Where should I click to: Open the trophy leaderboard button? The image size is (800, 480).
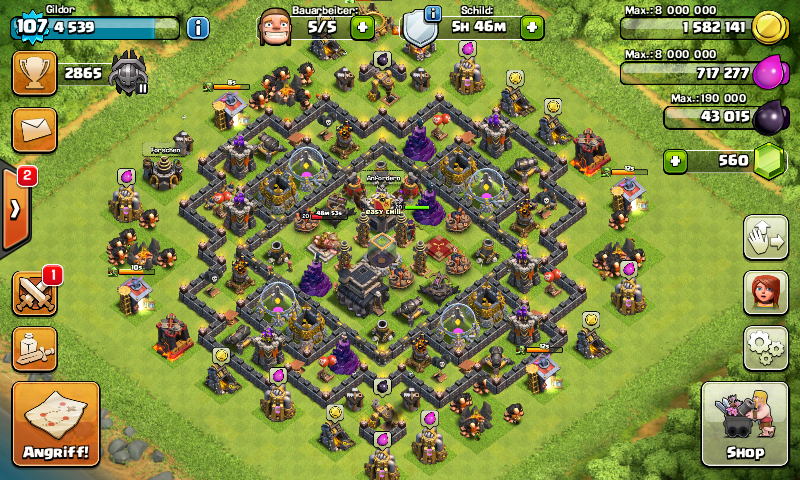pos(34,73)
